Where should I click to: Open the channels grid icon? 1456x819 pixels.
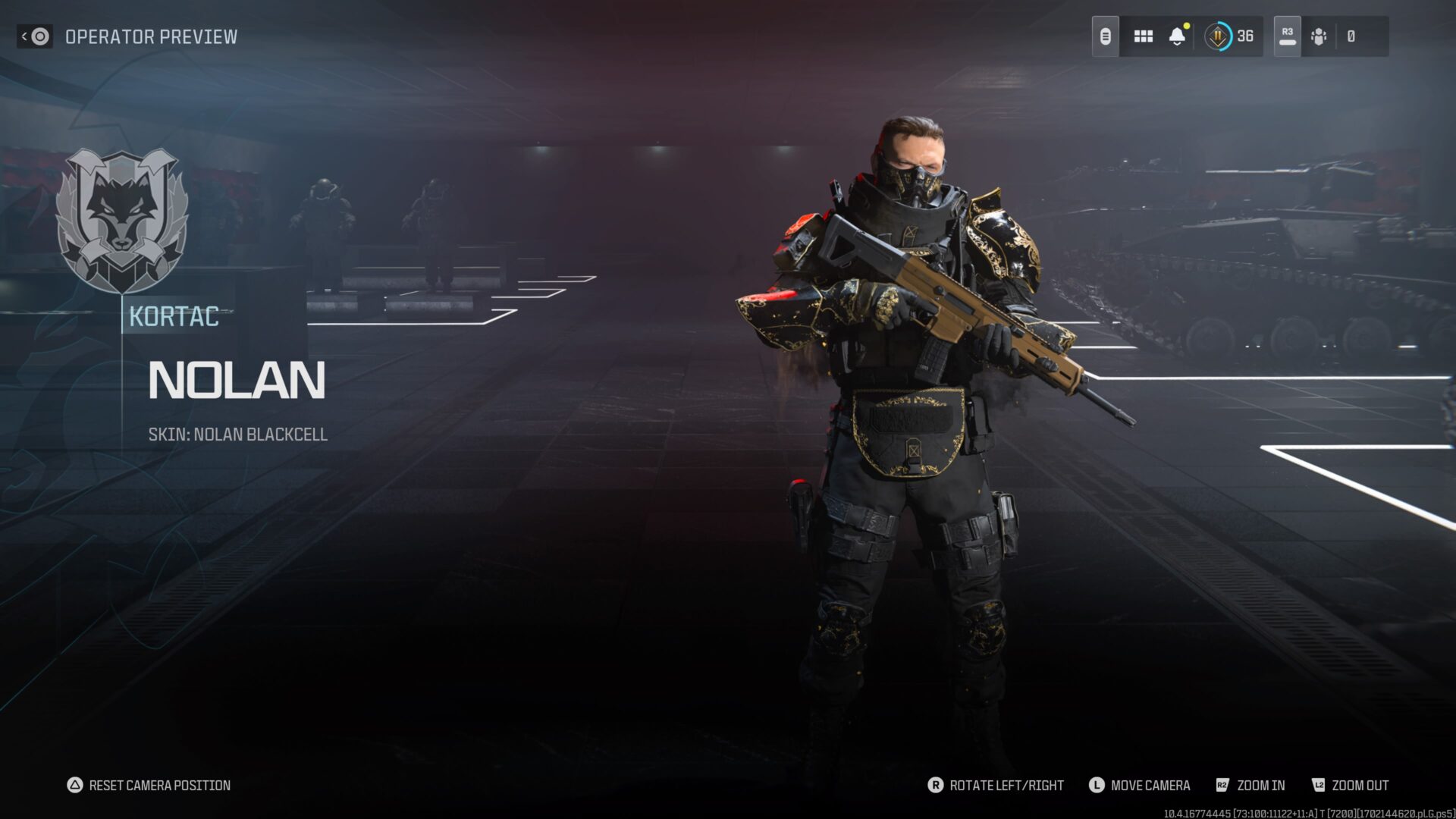[1144, 36]
